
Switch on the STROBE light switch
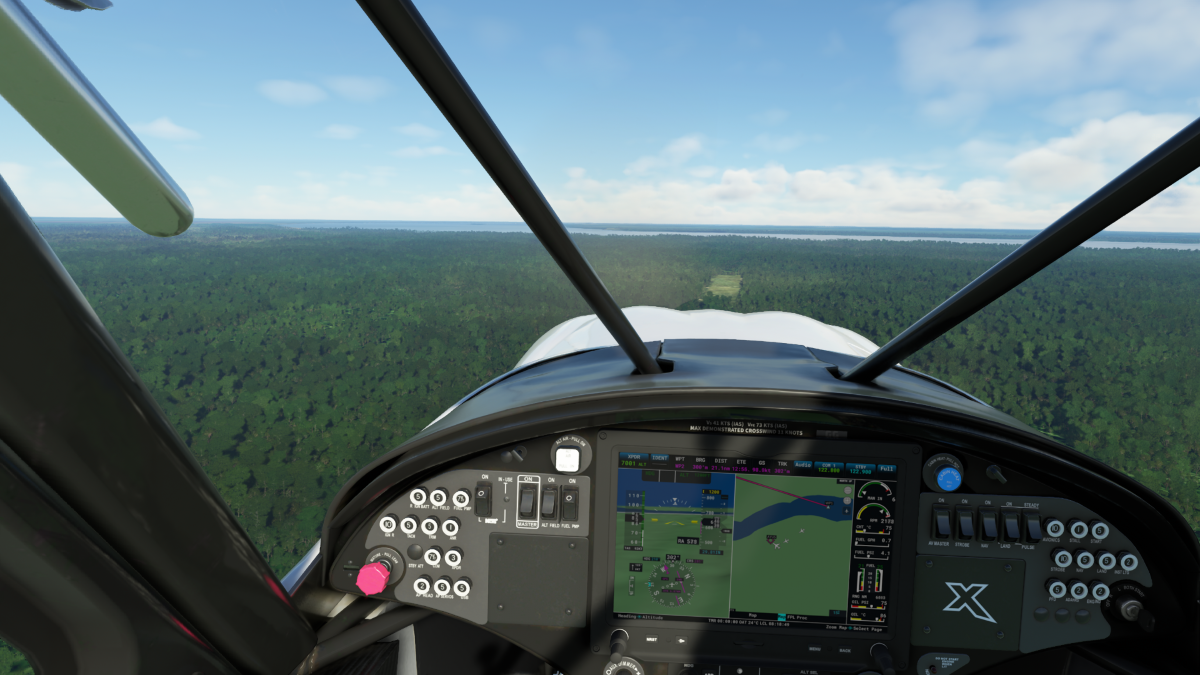coord(965,524)
